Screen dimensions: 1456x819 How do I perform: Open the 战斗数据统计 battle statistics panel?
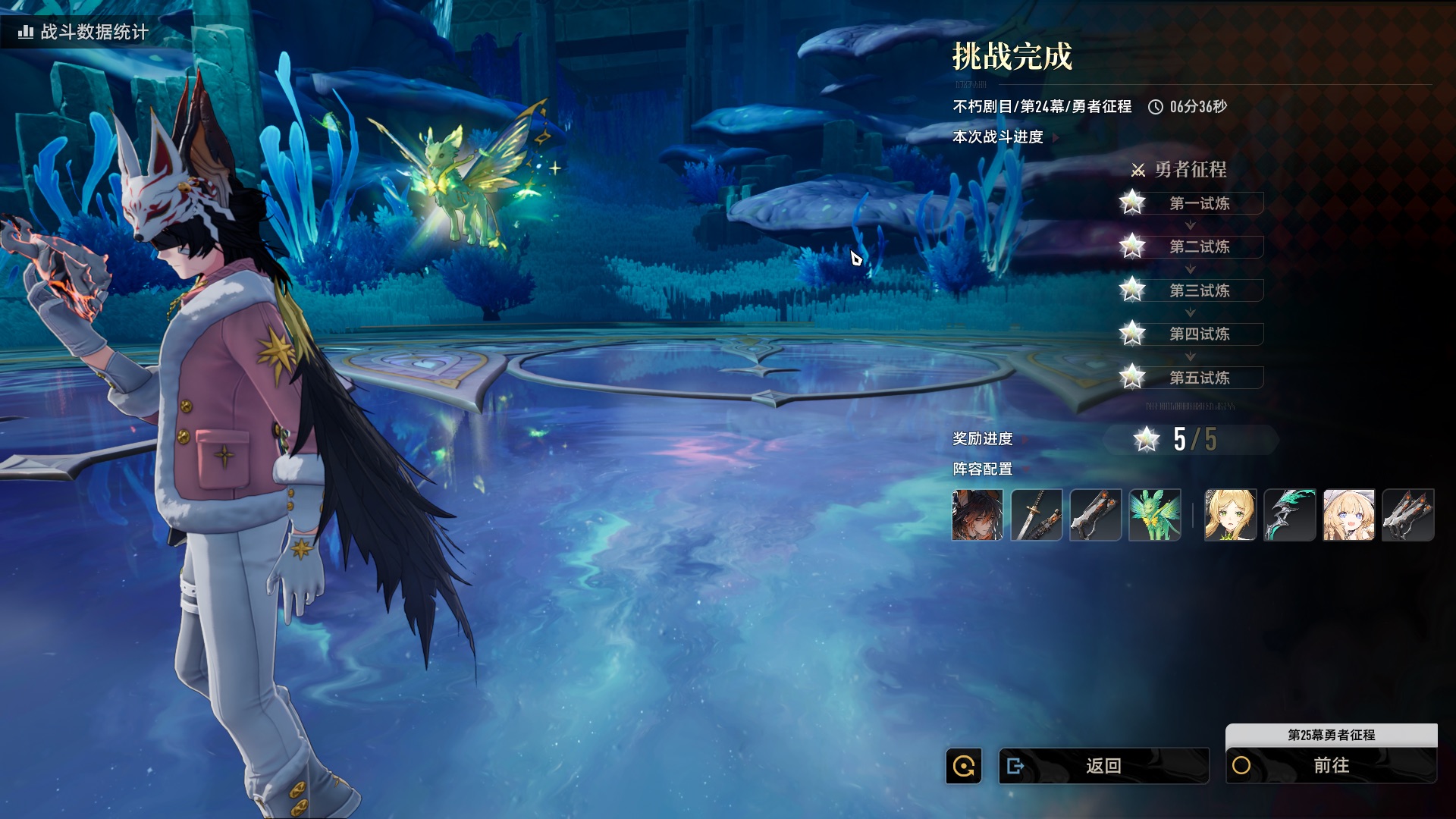(x=85, y=32)
